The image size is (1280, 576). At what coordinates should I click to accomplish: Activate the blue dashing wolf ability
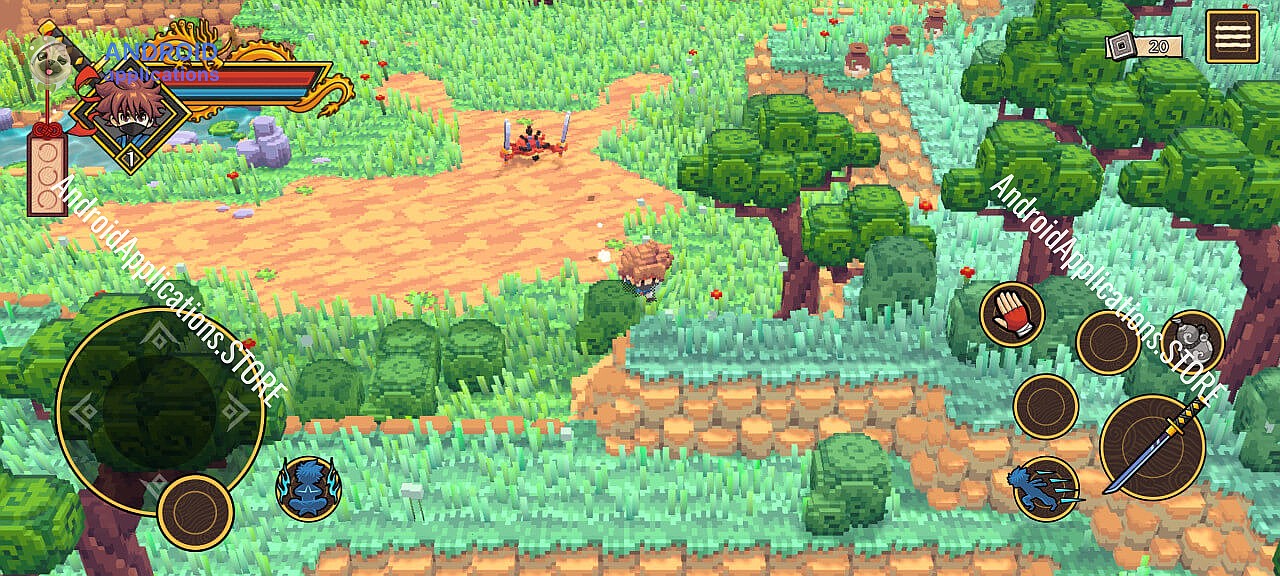pyautogui.click(x=1046, y=489)
